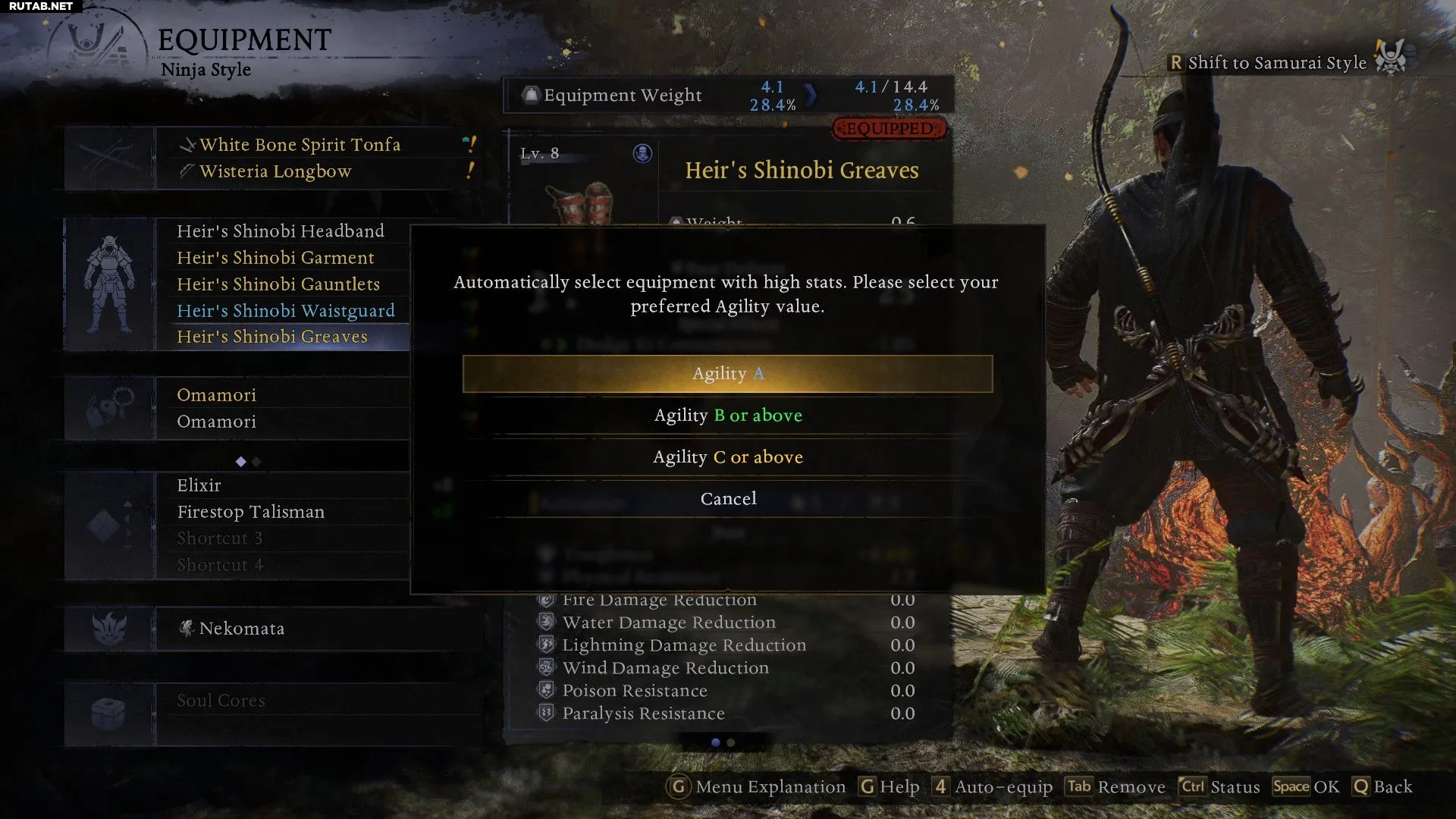Open the Soul Cores slot

[221, 701]
